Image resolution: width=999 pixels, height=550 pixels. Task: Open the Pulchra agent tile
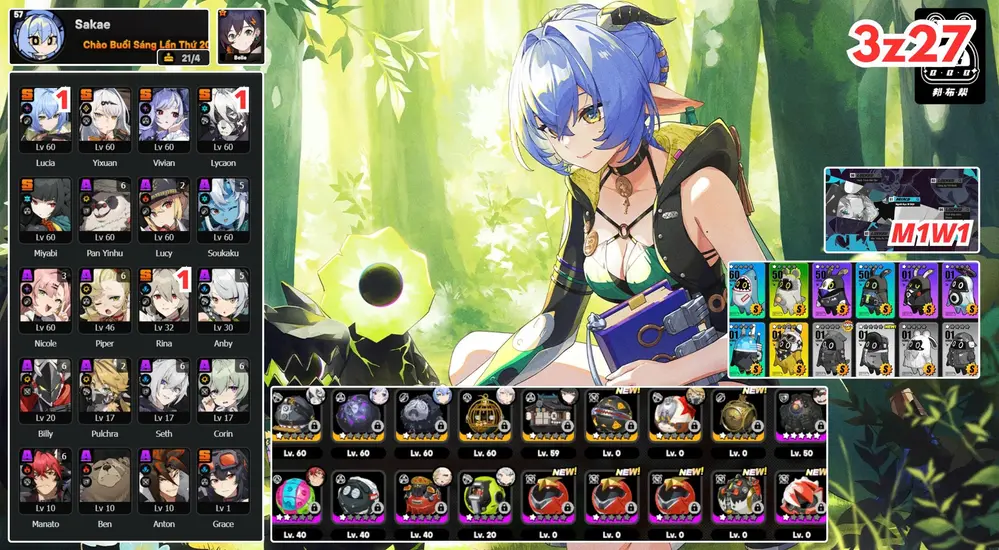(x=105, y=385)
